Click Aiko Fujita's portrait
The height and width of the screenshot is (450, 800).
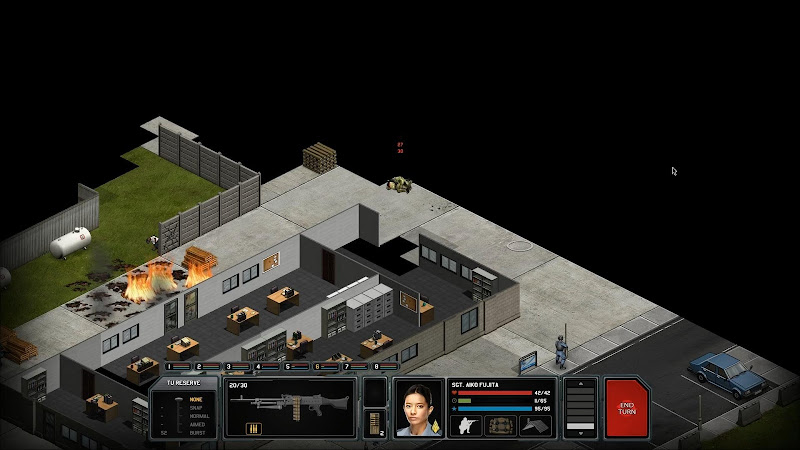pos(418,407)
